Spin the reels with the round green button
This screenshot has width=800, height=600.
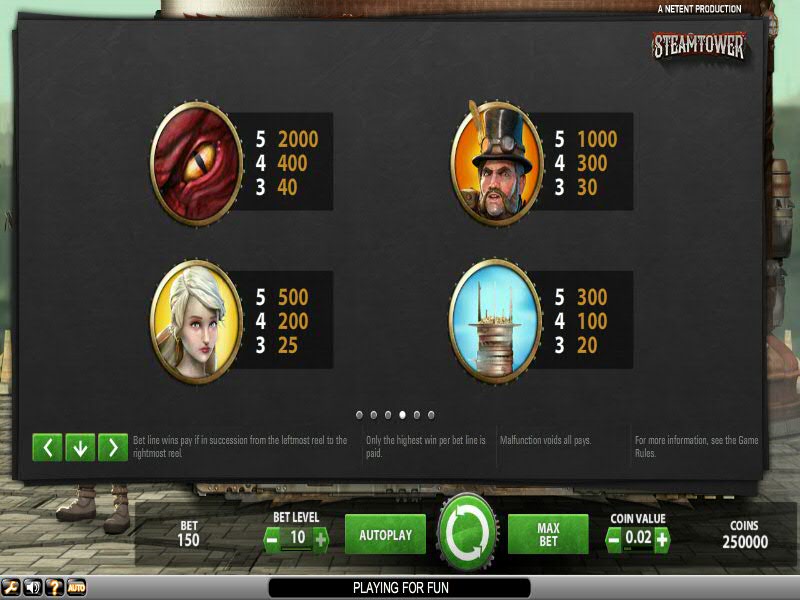[467, 534]
